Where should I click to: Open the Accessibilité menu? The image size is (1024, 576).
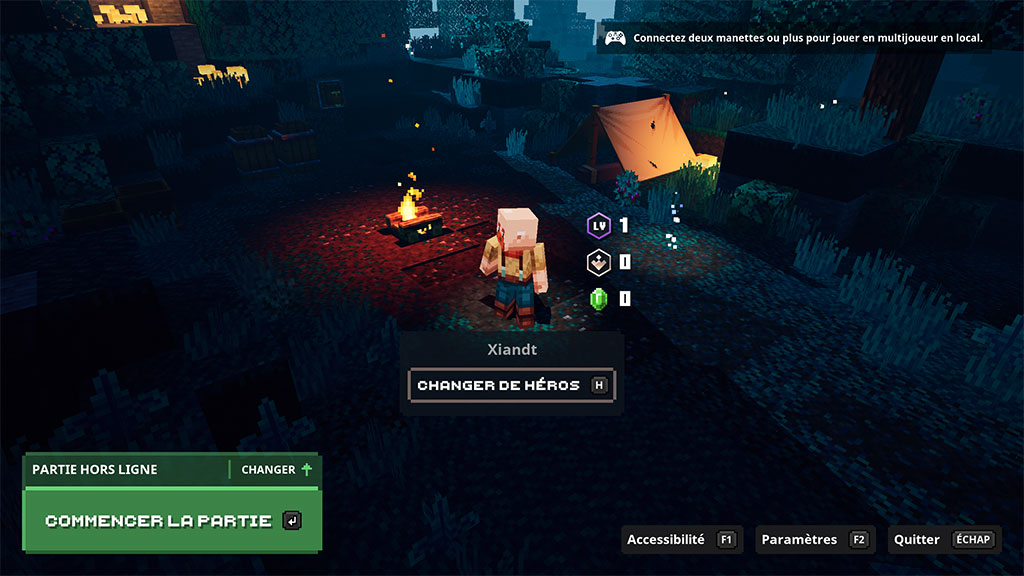[x=680, y=540]
